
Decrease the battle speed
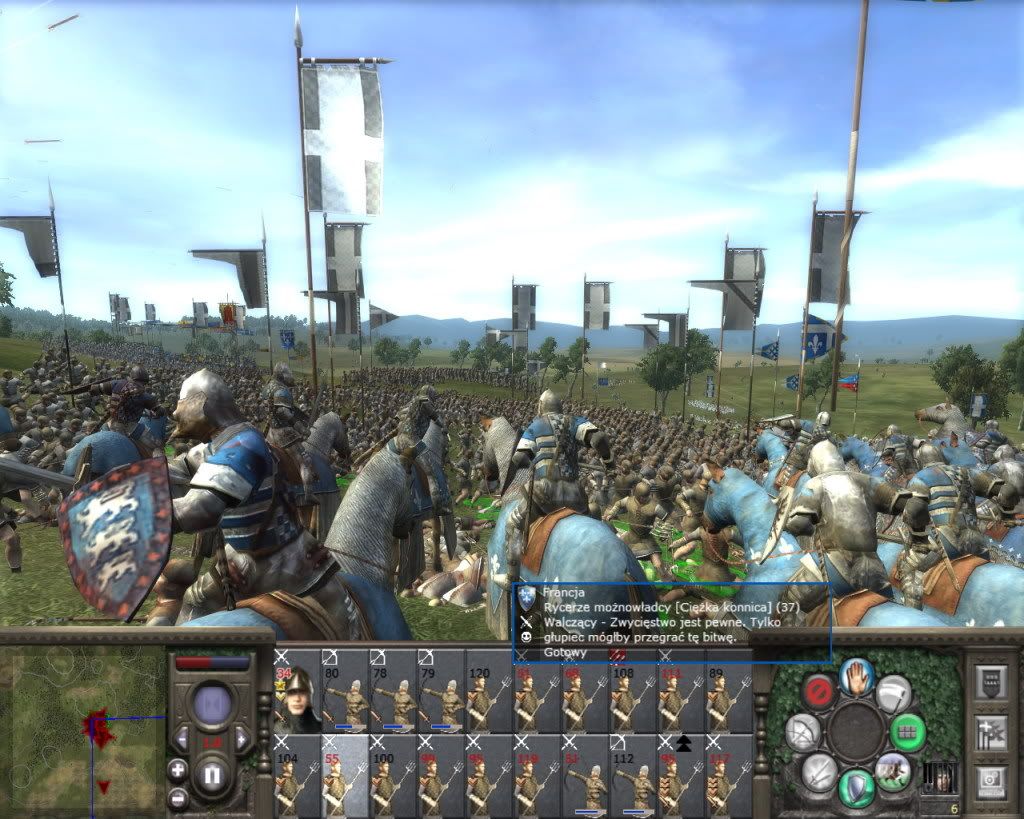[x=183, y=740]
